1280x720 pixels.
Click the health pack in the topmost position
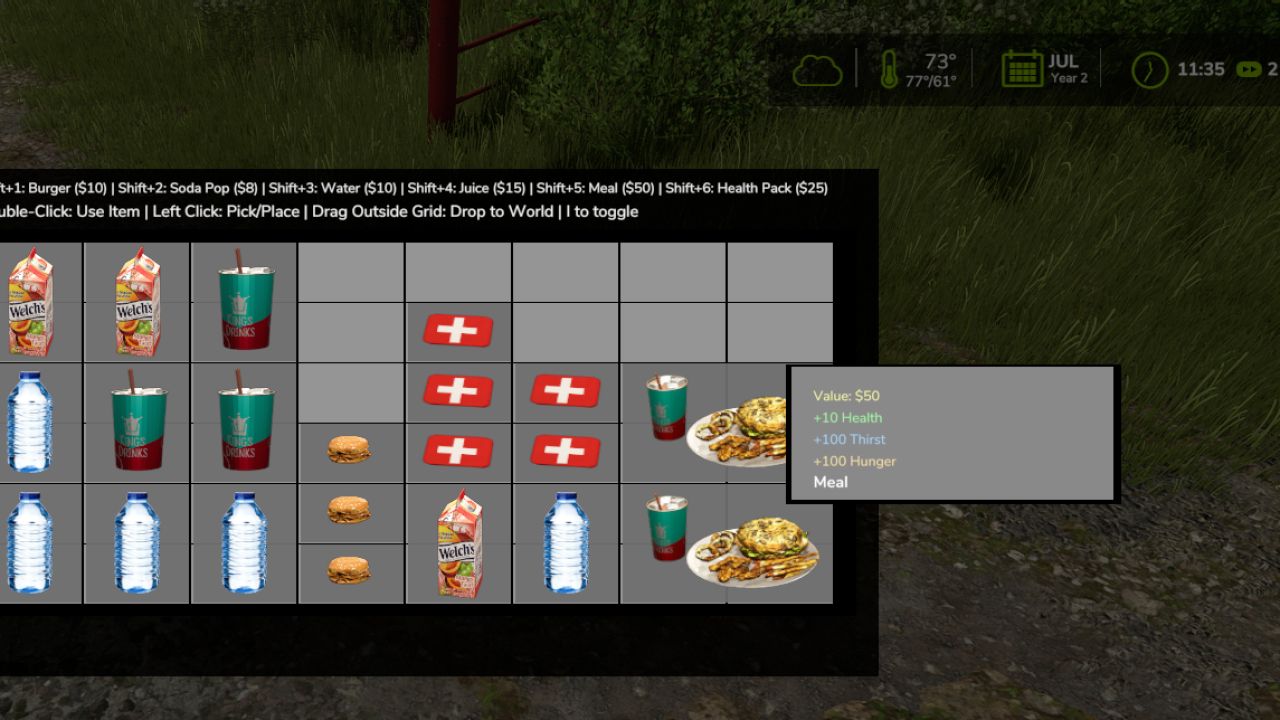tap(459, 330)
